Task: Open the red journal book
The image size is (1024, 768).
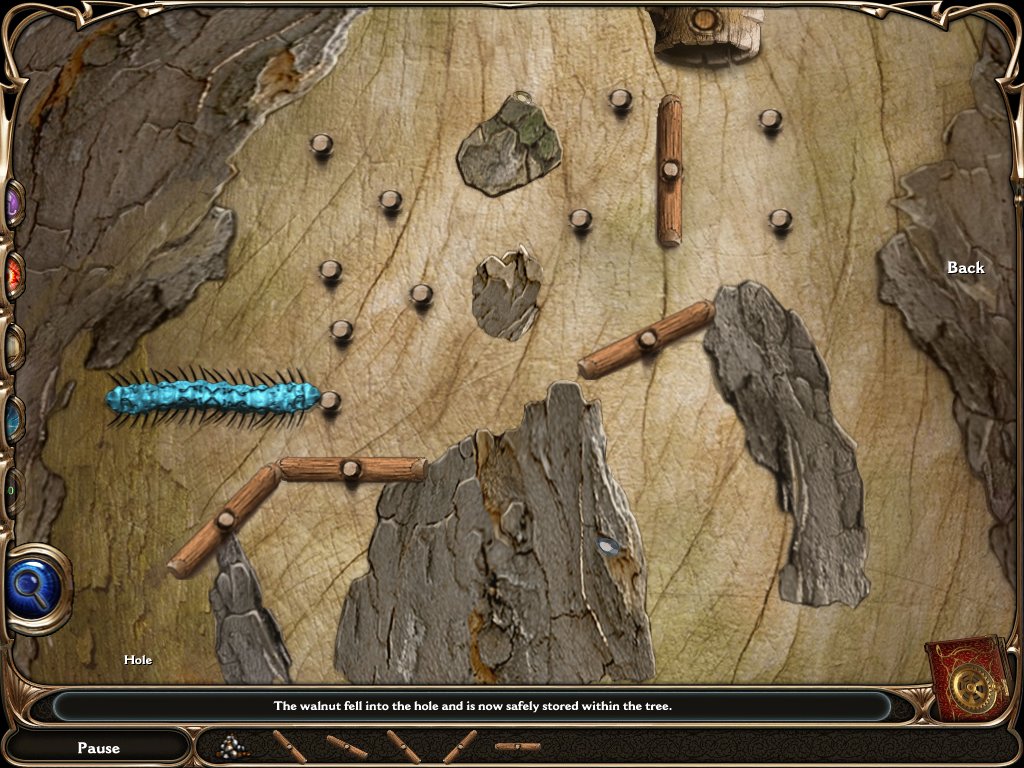Action: [x=968, y=680]
